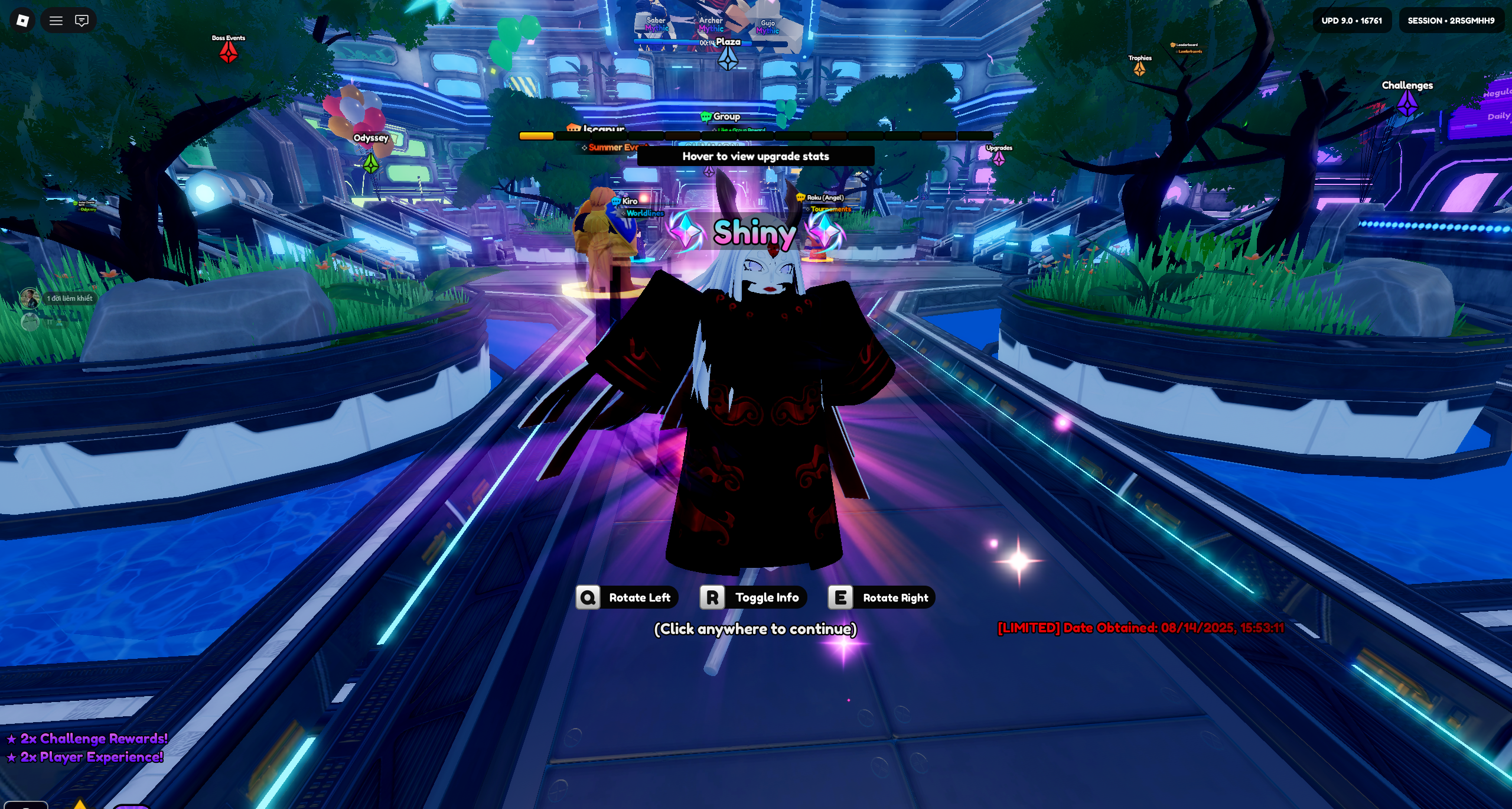
Task: Click the Rotate Right button
Action: tap(881, 597)
